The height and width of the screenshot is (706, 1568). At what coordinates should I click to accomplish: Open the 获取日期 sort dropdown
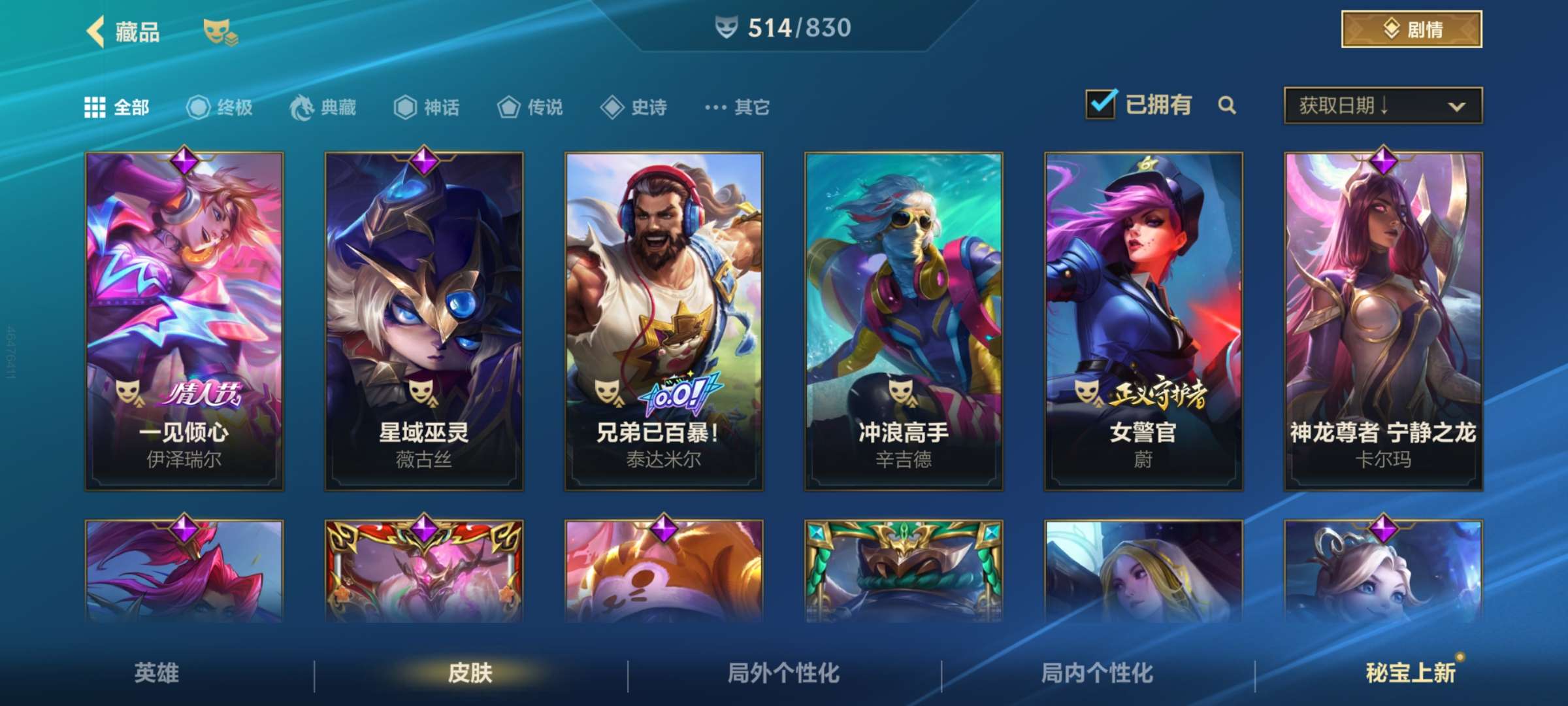tap(1381, 105)
